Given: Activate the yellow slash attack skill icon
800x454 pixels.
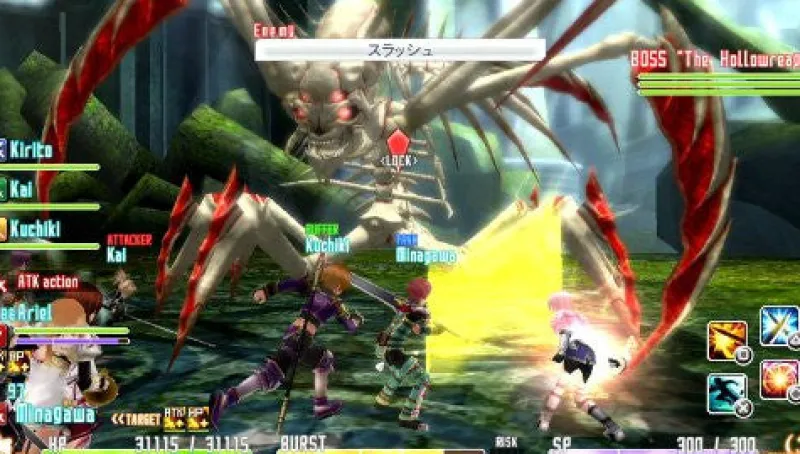Looking at the screenshot, I should [x=726, y=340].
